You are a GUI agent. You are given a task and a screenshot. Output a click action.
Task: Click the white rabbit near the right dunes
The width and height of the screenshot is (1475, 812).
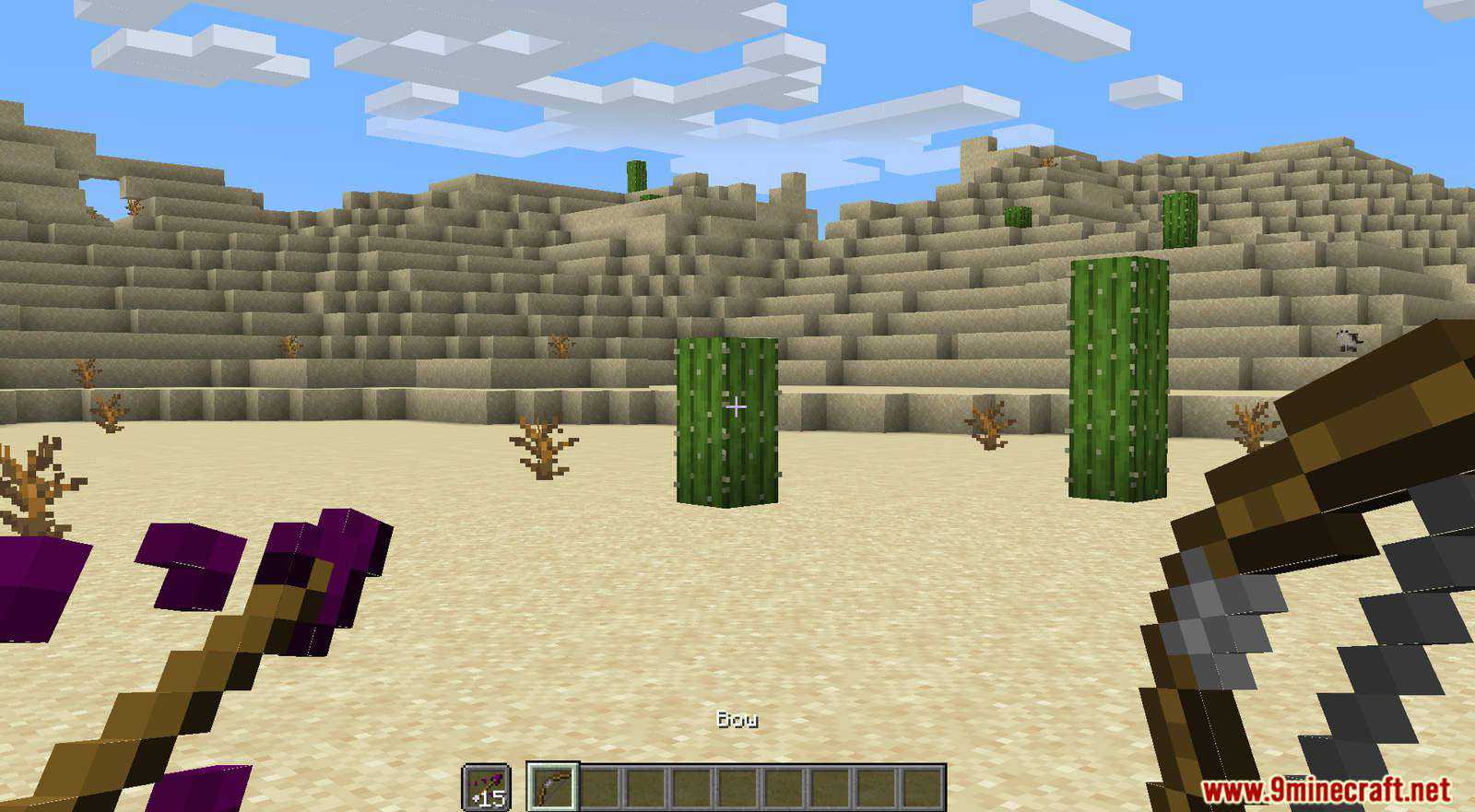coord(1349,341)
